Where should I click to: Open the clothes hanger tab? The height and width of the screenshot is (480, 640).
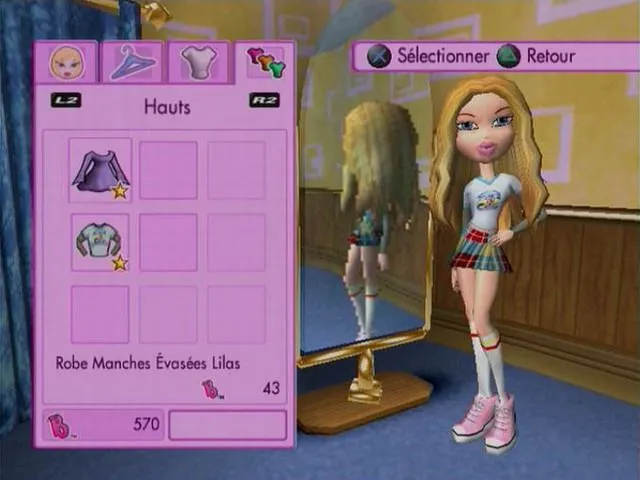click(x=133, y=63)
